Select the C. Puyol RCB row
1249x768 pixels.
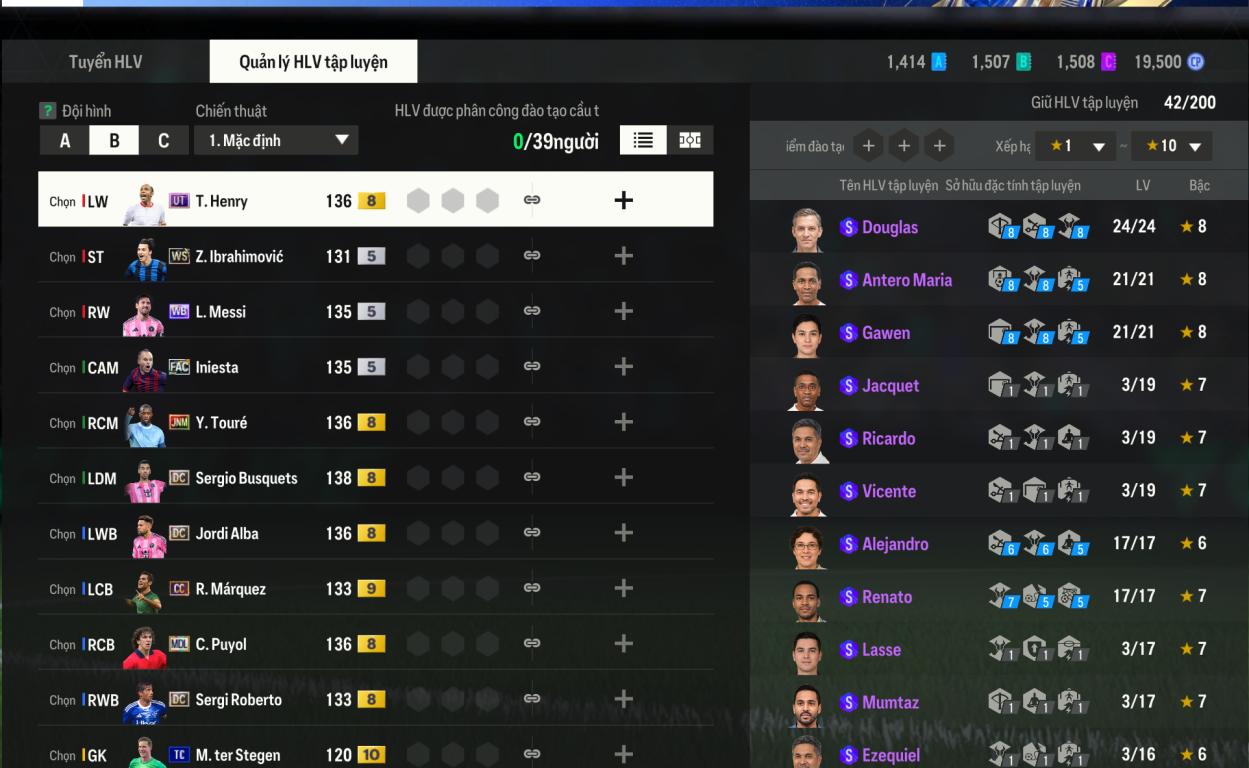pos(221,644)
